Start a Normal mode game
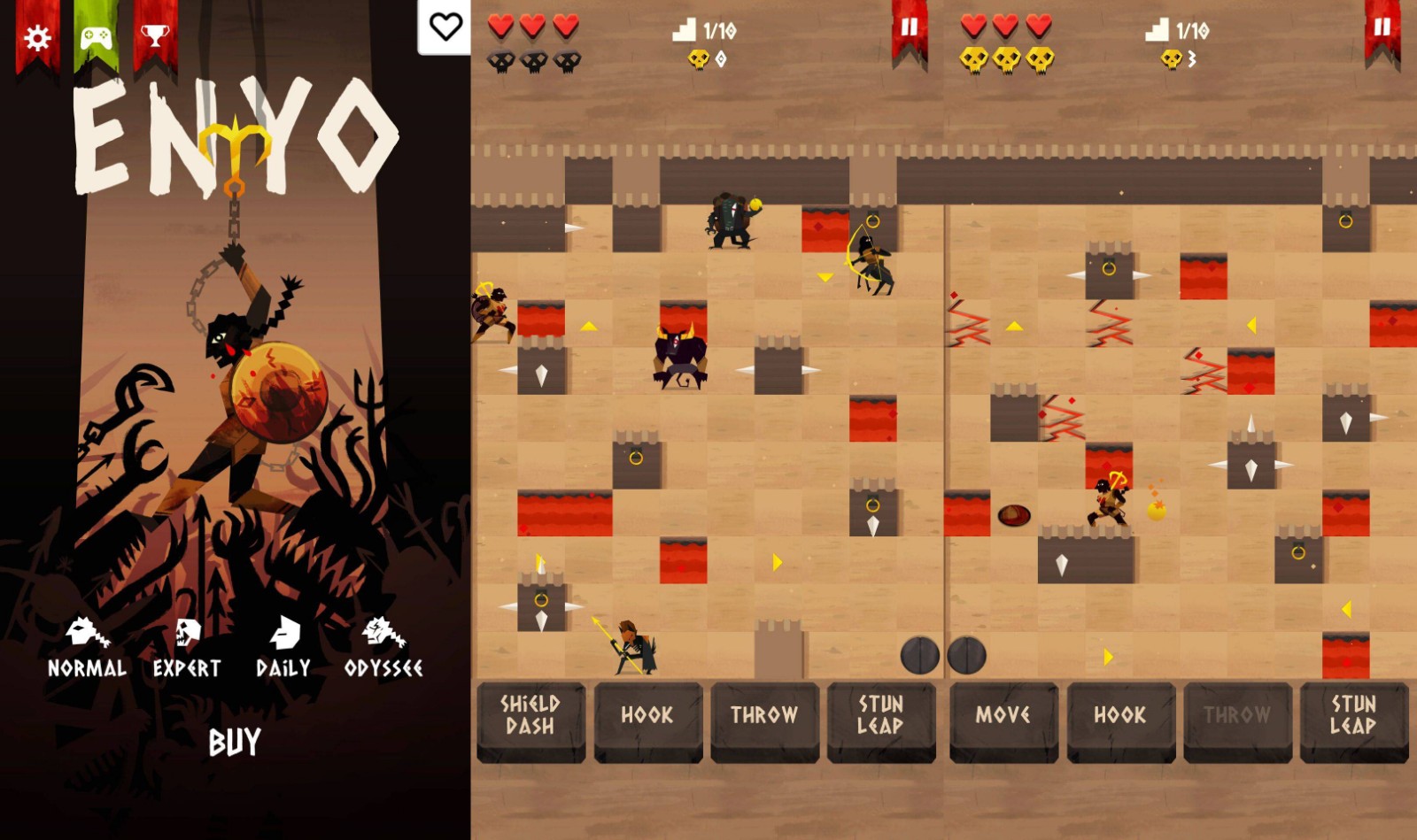1417x840 pixels. click(87, 649)
